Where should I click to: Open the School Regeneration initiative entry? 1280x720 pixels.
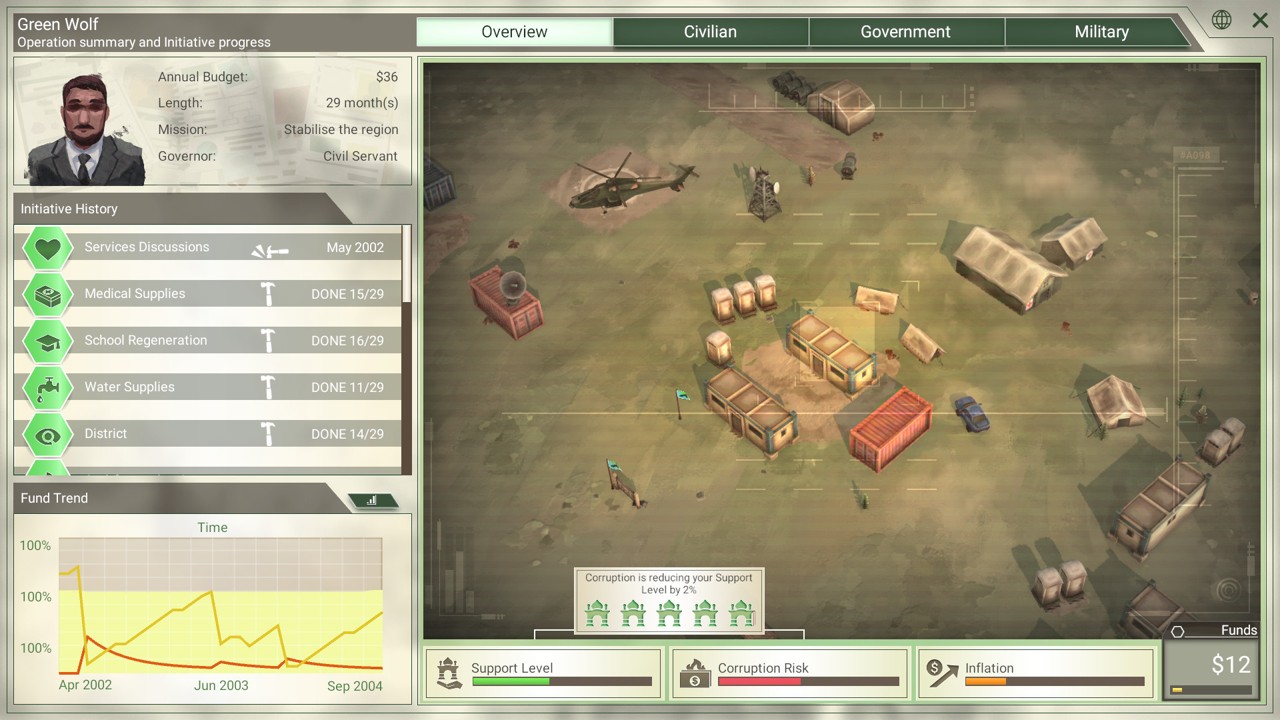[210, 341]
